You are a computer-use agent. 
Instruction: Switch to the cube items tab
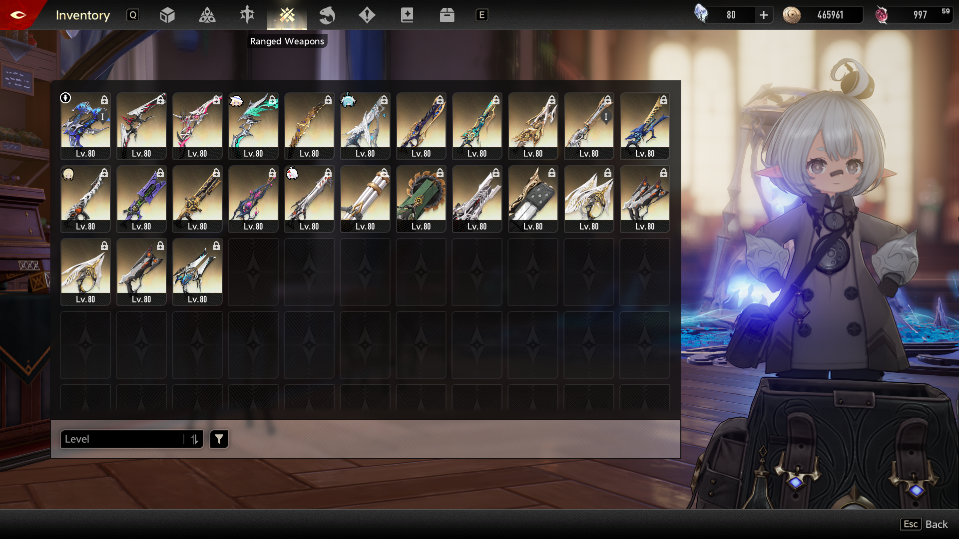click(x=167, y=15)
